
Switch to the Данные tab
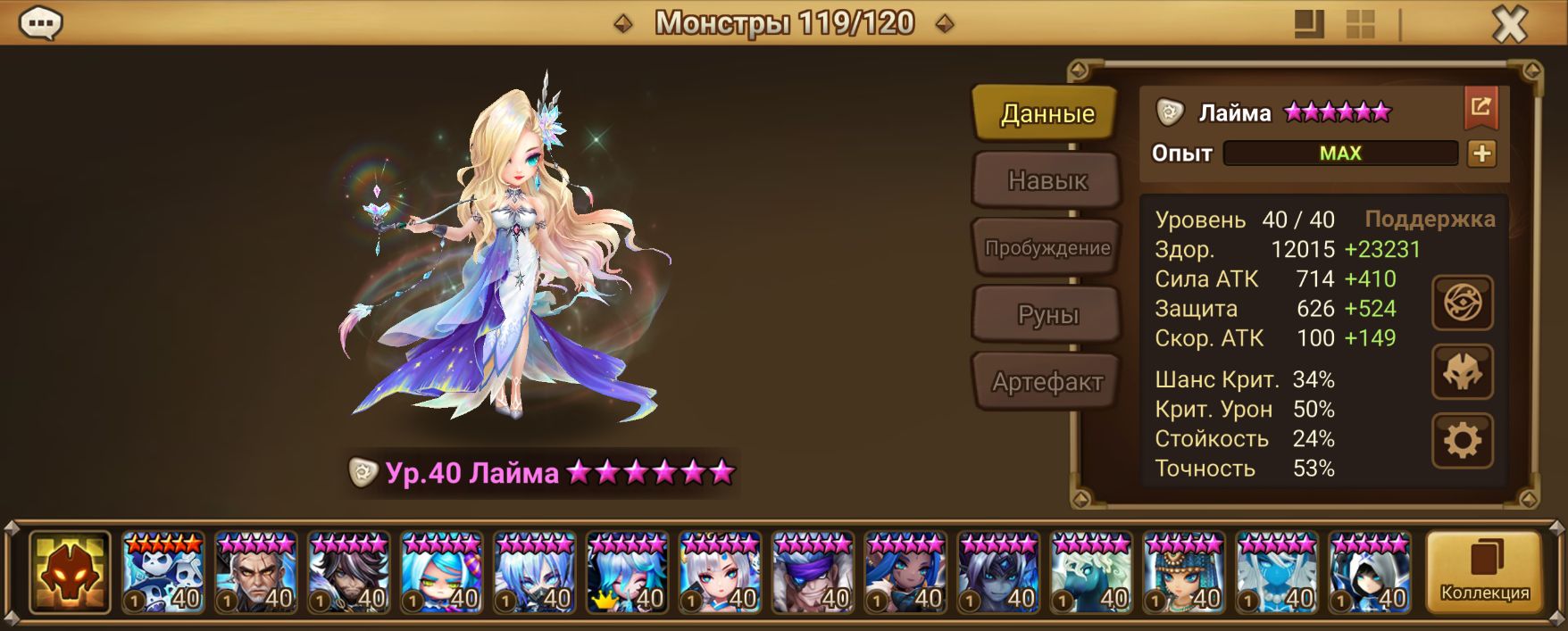[1047, 113]
